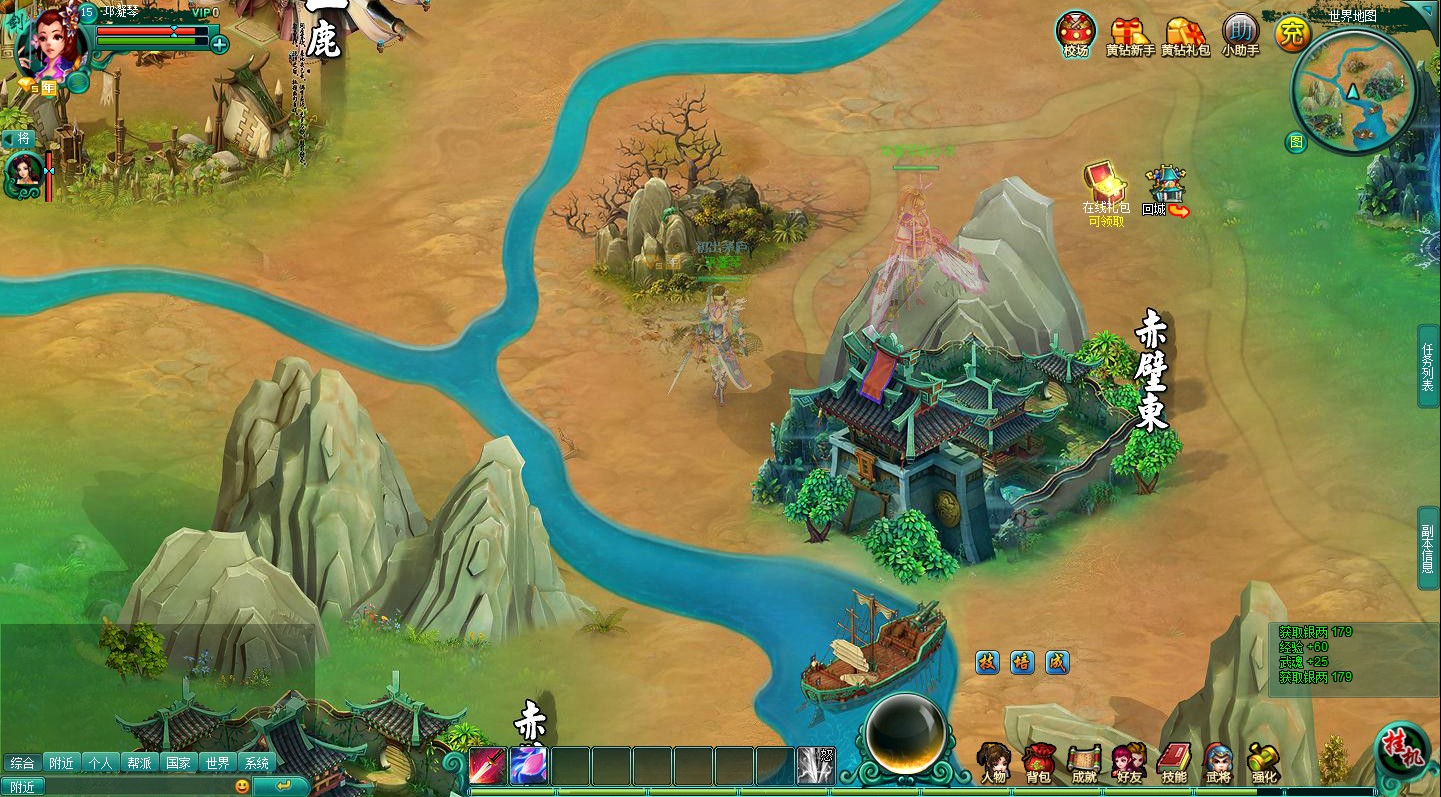Open the circular minimap
This screenshot has height=797, width=1441.
click(x=1353, y=92)
